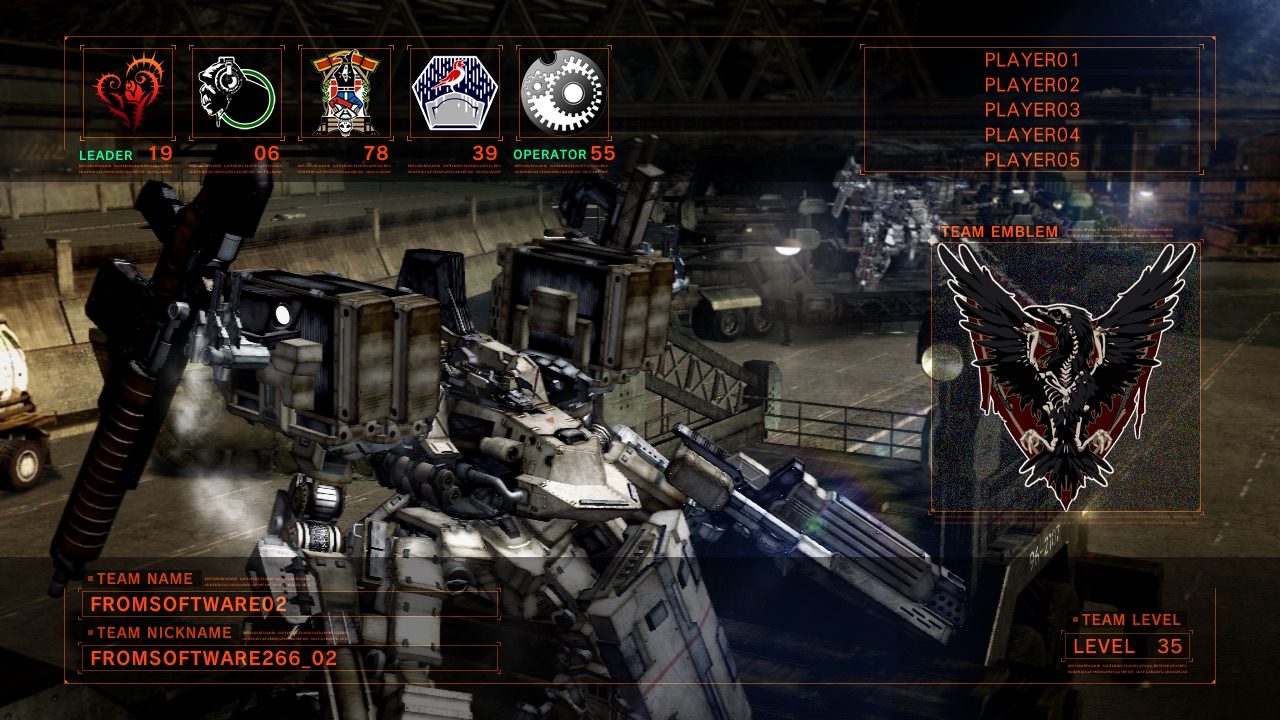
Task: Highlight PLAYER03 in the team roster
Action: coord(1032,110)
